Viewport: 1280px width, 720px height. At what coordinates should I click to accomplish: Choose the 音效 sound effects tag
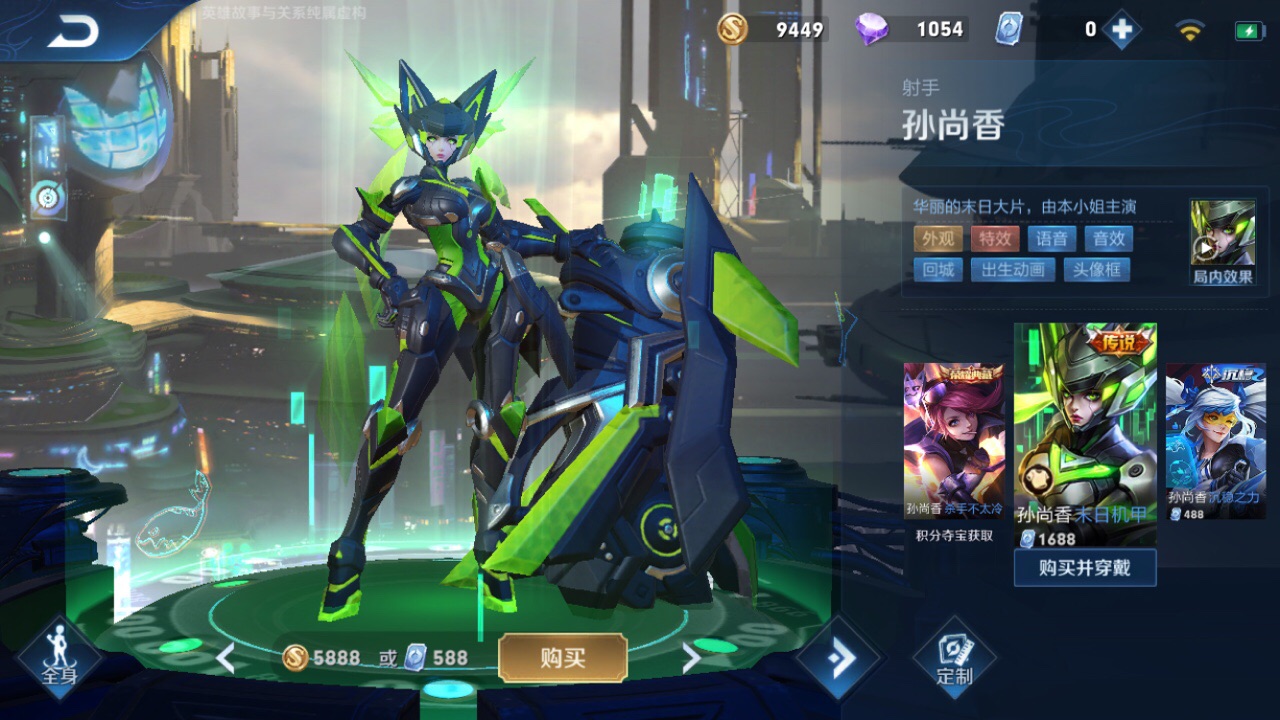[x=1108, y=238]
